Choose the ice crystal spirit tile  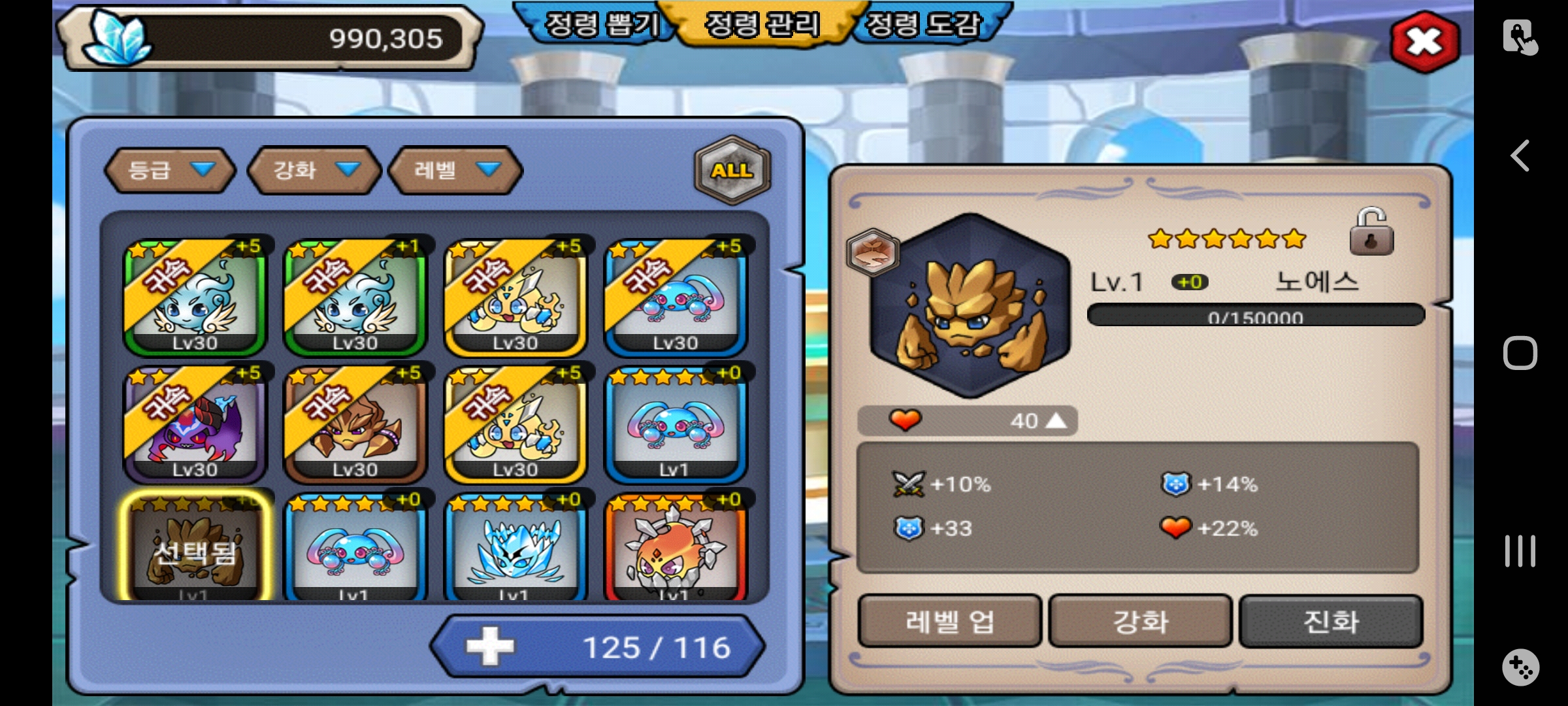[515, 548]
